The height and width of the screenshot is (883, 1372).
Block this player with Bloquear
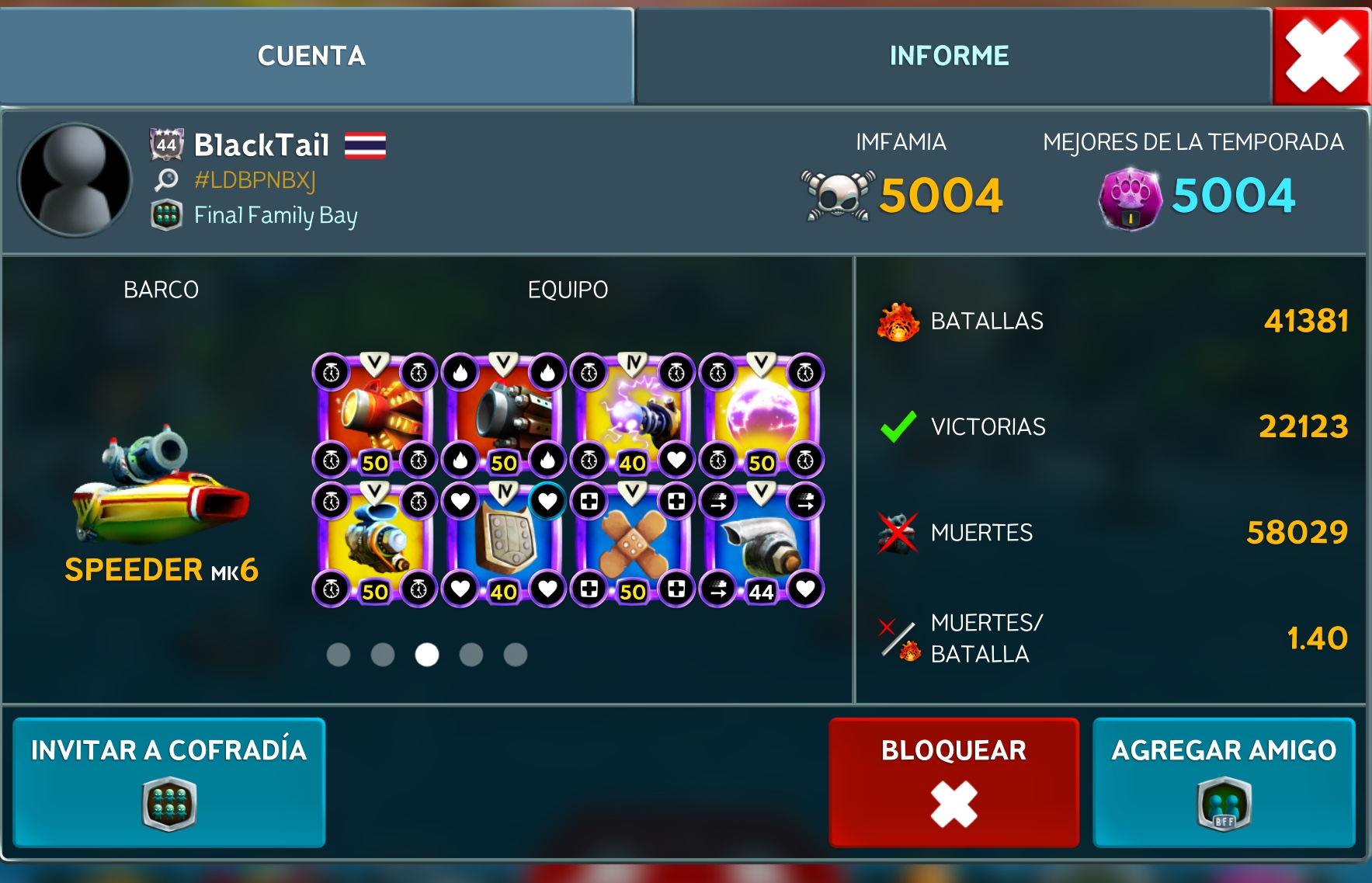[x=953, y=781]
